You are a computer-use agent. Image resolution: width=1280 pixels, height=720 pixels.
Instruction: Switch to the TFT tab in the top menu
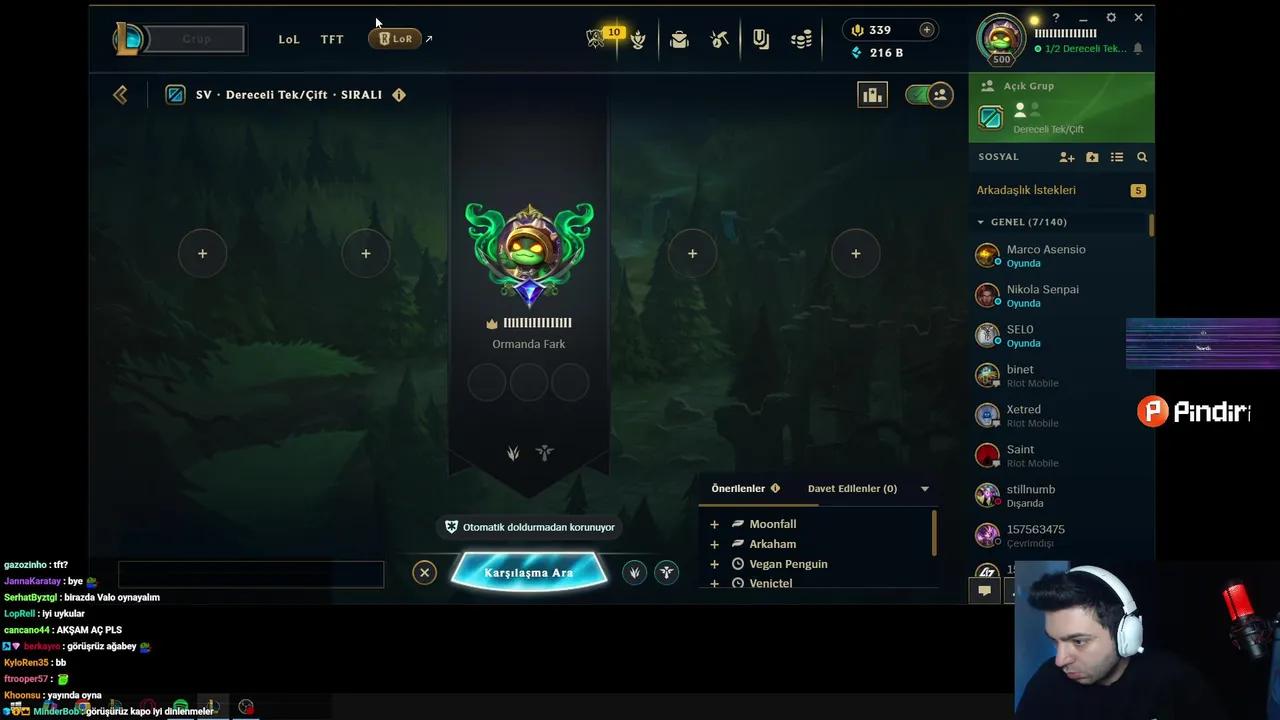(x=332, y=39)
